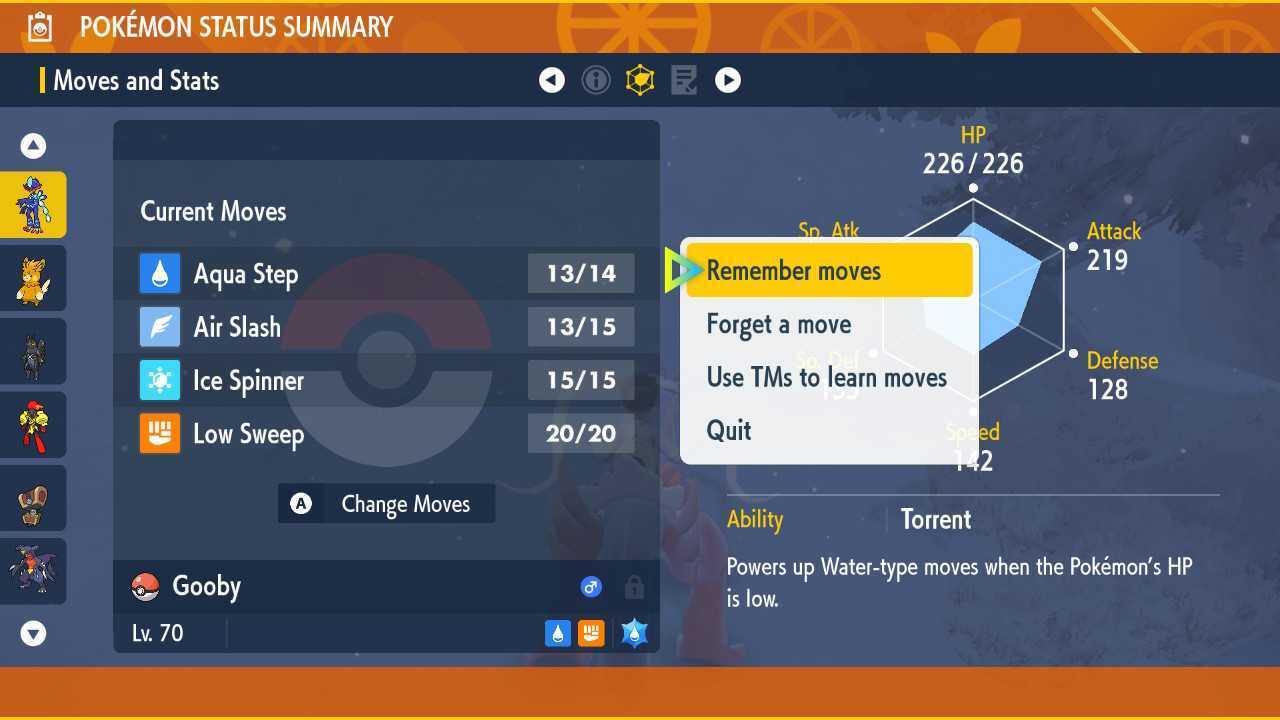Select the info (i) summary icon
The image size is (1280, 720).
pos(596,80)
